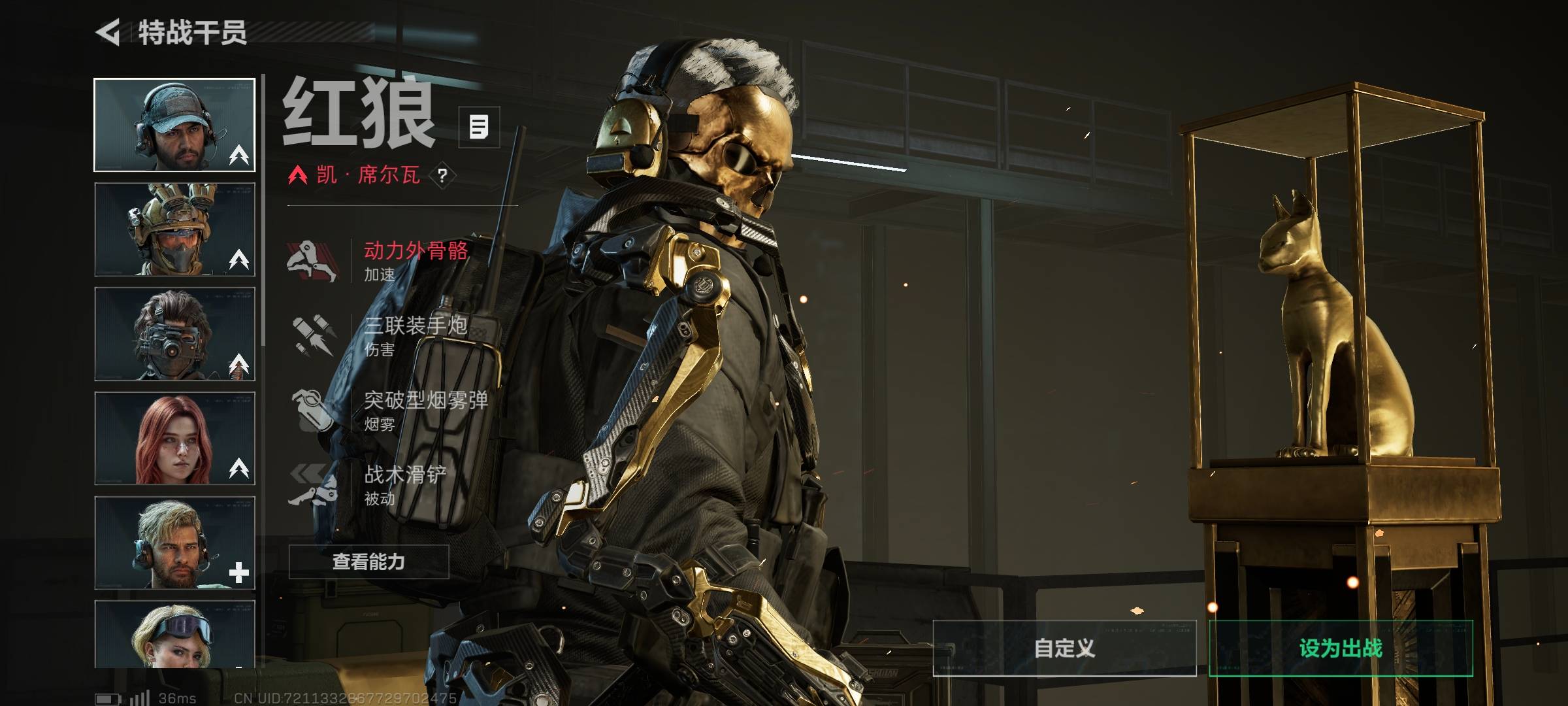Open 查看能力 ability details
Viewport: 1568px width, 706px height.
point(369,562)
